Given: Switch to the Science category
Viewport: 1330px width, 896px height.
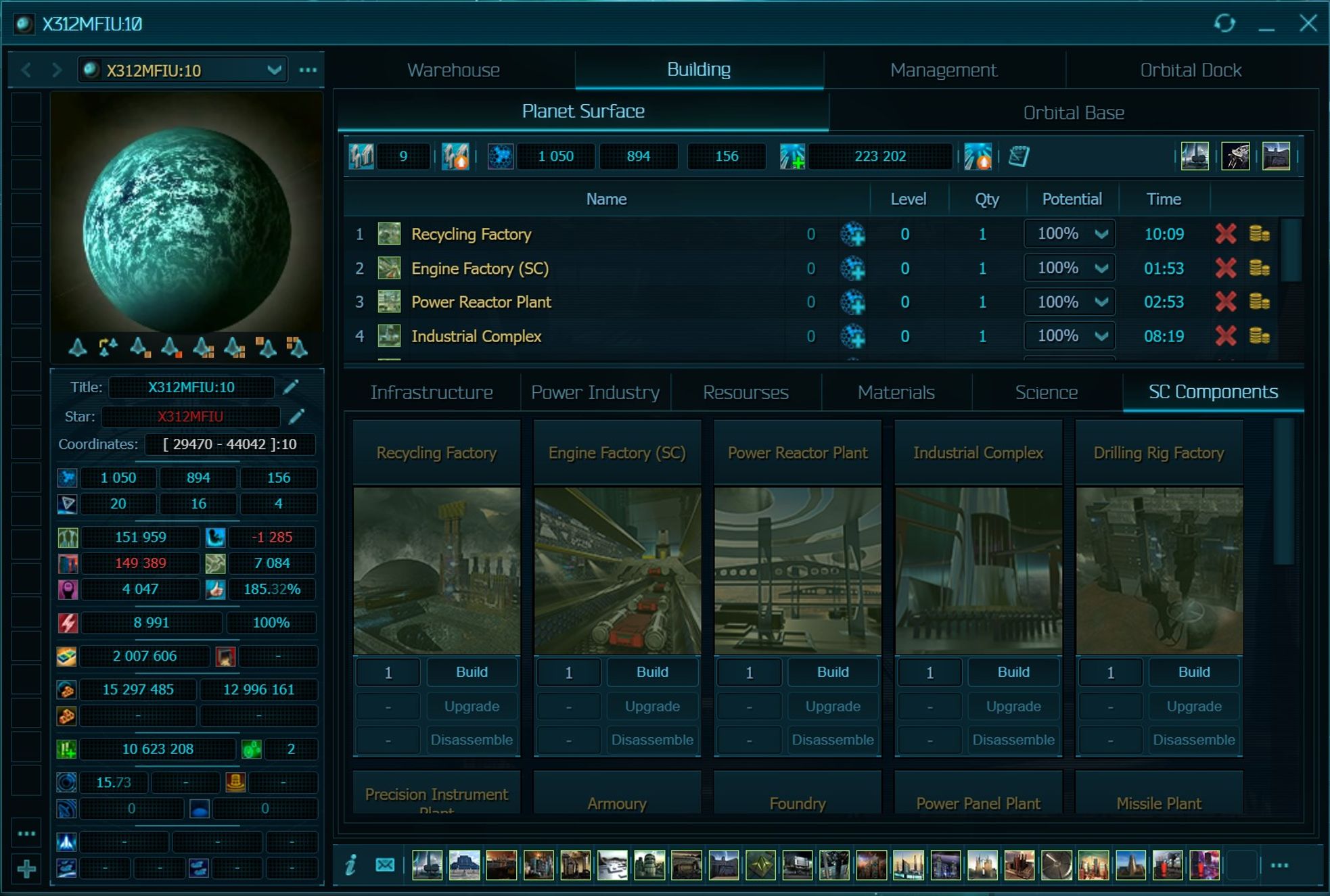Looking at the screenshot, I should click(x=1046, y=392).
